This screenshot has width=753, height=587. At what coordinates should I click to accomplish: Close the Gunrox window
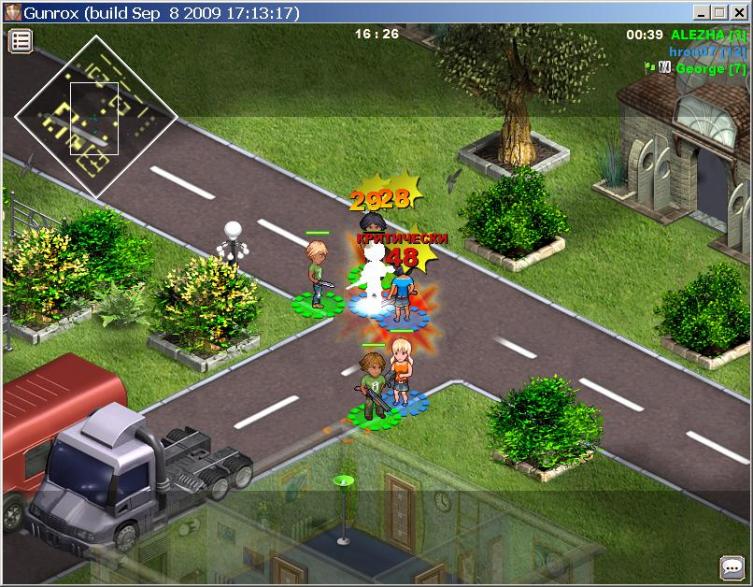click(x=738, y=12)
